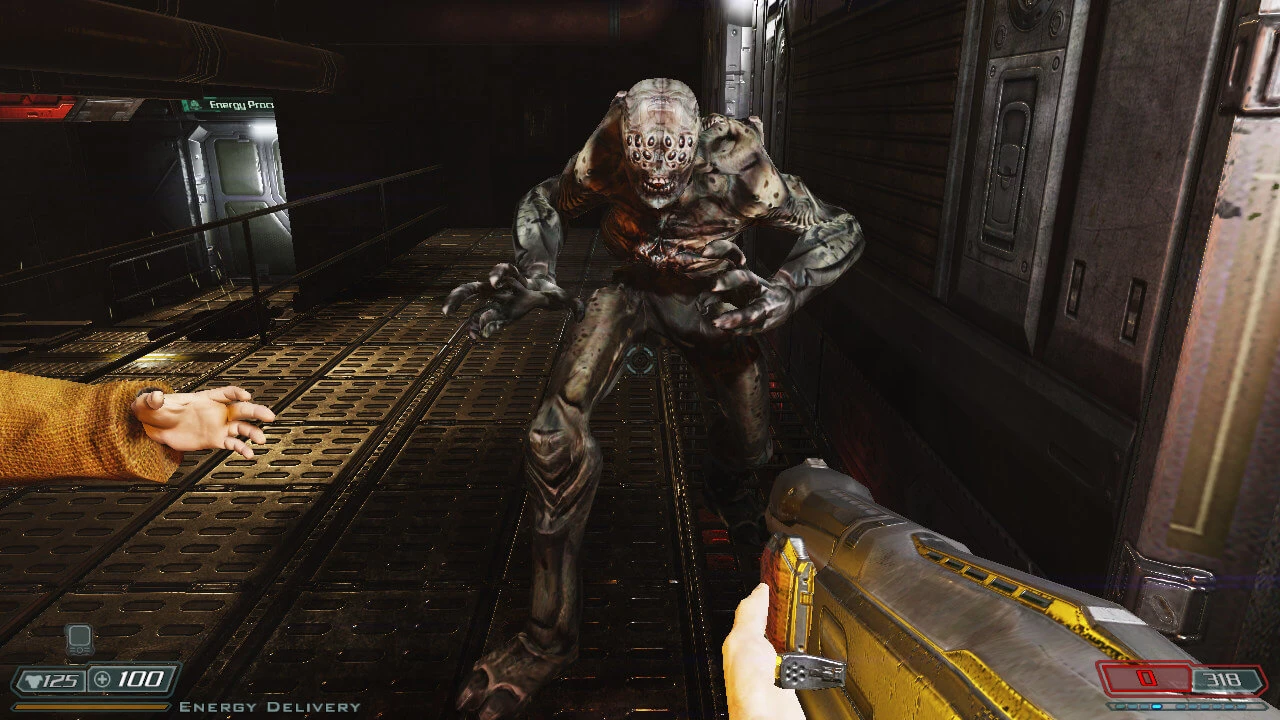Click the armor shirt icon beside 125
The image size is (1280, 720).
pyautogui.click(x=36, y=679)
